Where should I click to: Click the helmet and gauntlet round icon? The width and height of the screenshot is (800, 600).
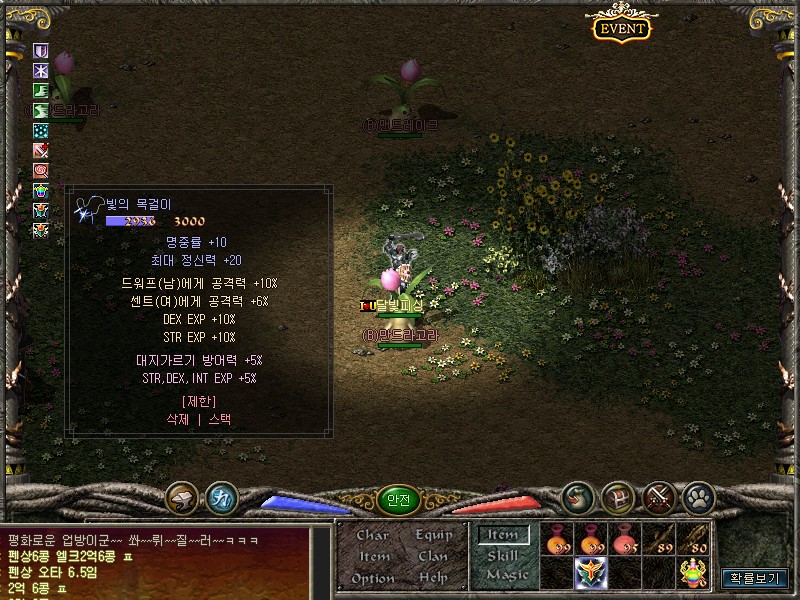182,497
